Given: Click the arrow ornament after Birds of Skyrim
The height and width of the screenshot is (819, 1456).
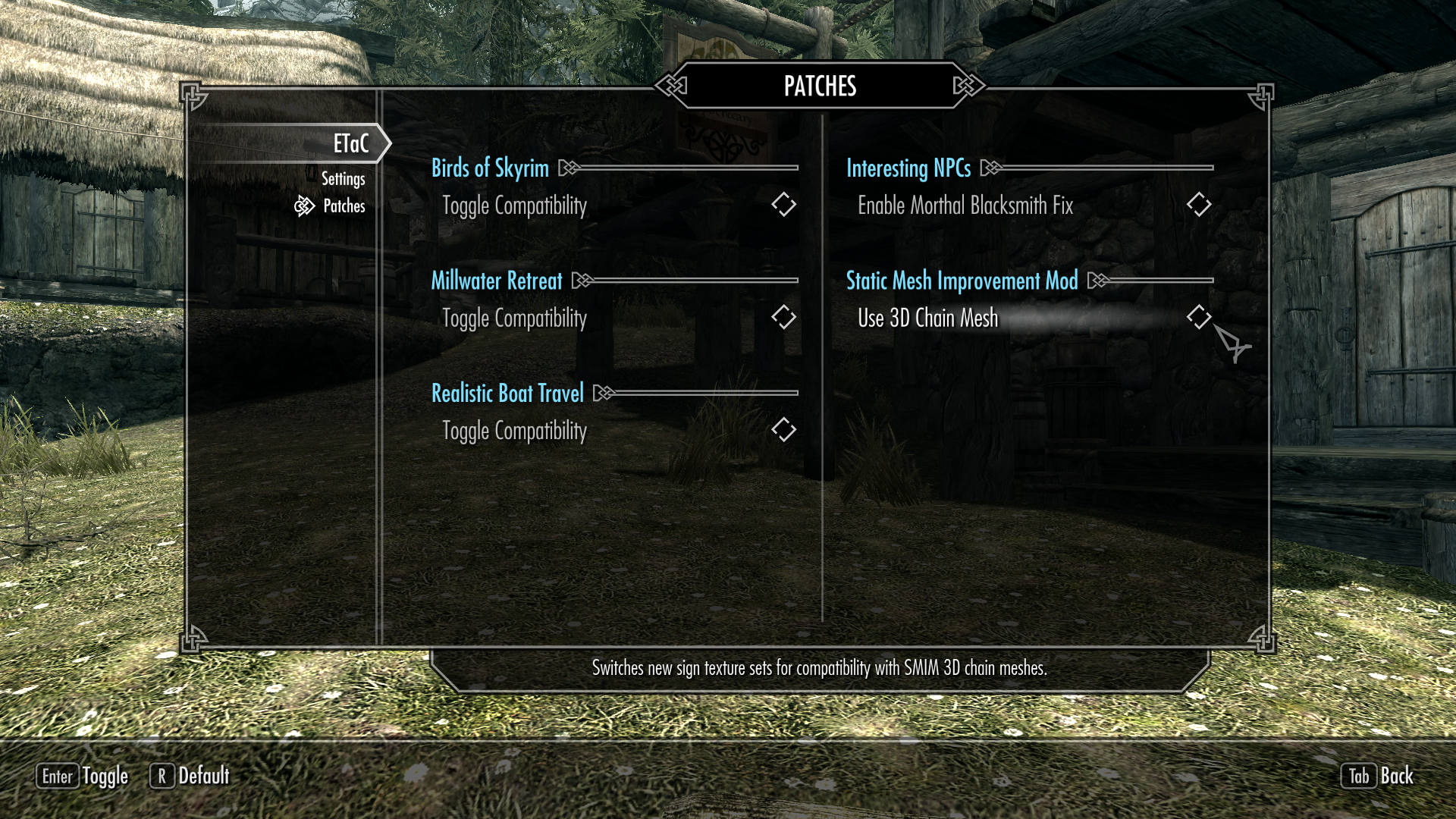Looking at the screenshot, I should [x=567, y=168].
